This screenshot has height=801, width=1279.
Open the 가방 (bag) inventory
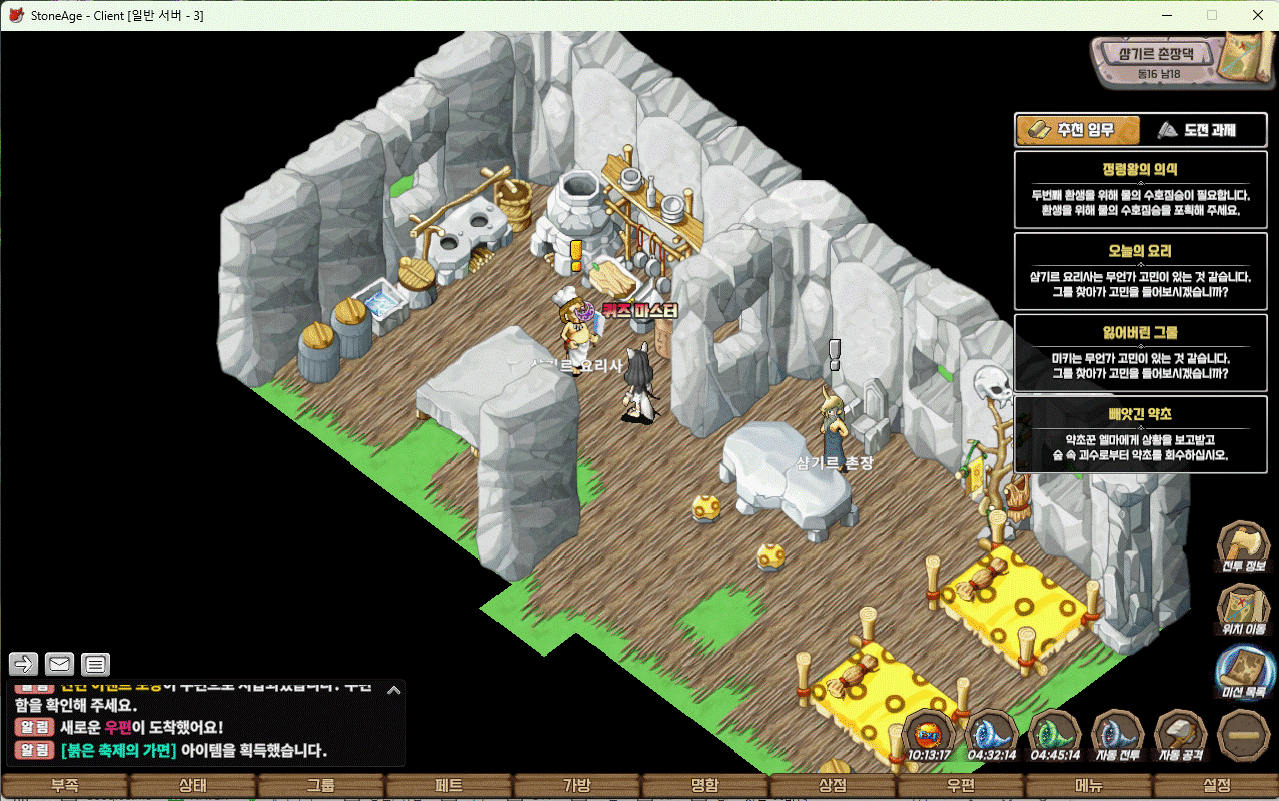(x=577, y=786)
